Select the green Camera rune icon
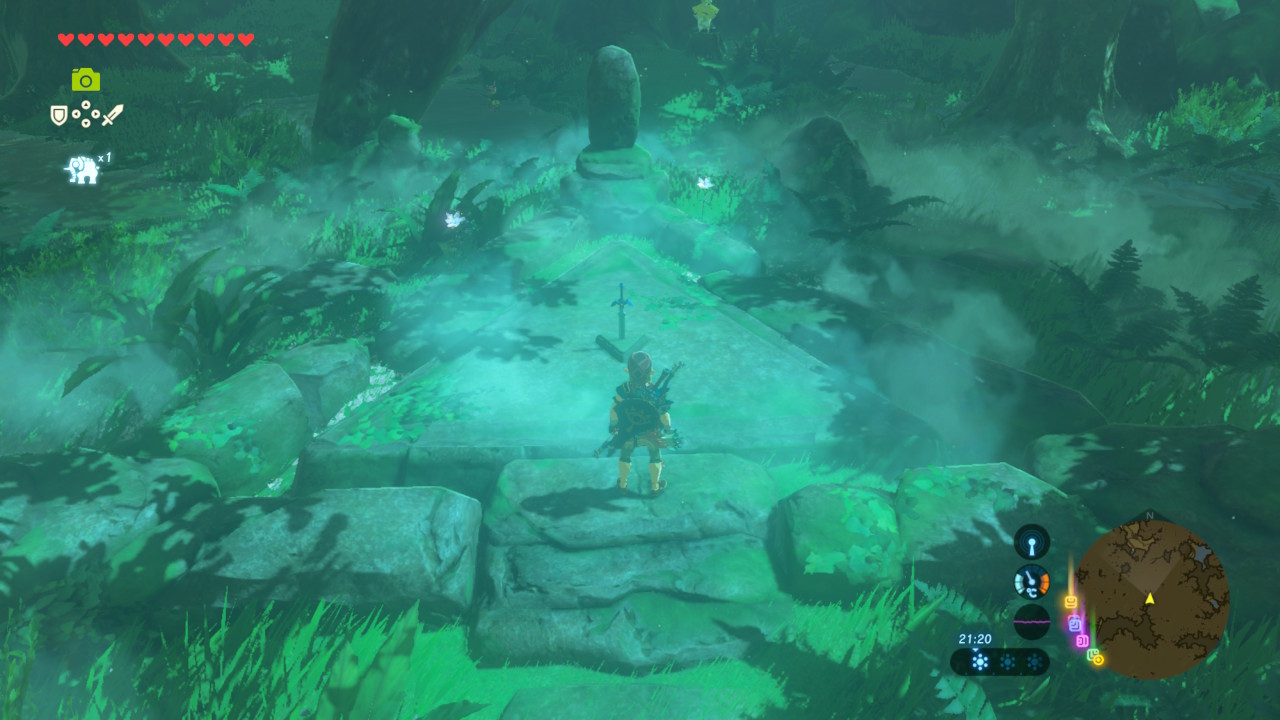Viewport: 1280px width, 720px height. 85,79
